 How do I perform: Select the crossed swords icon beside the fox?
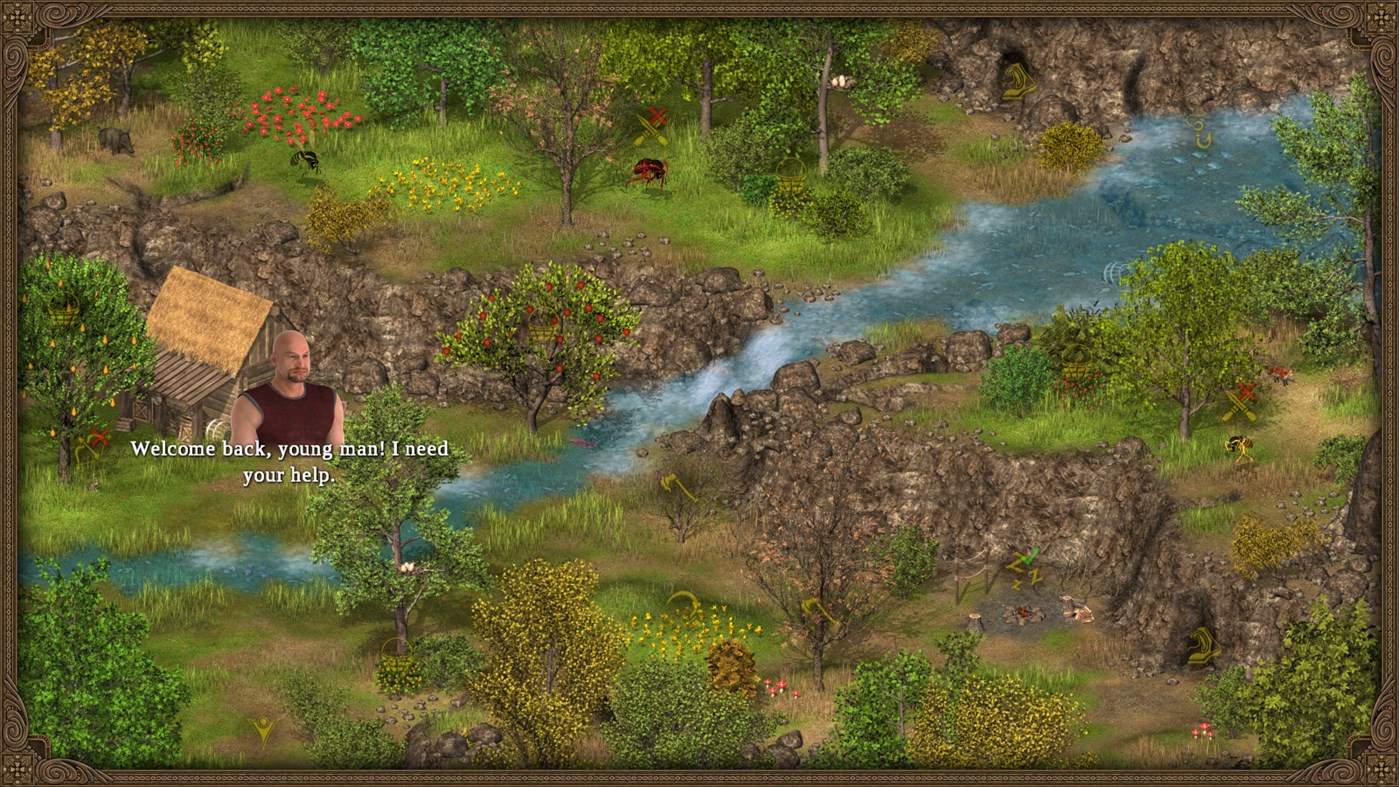click(x=1240, y=400)
